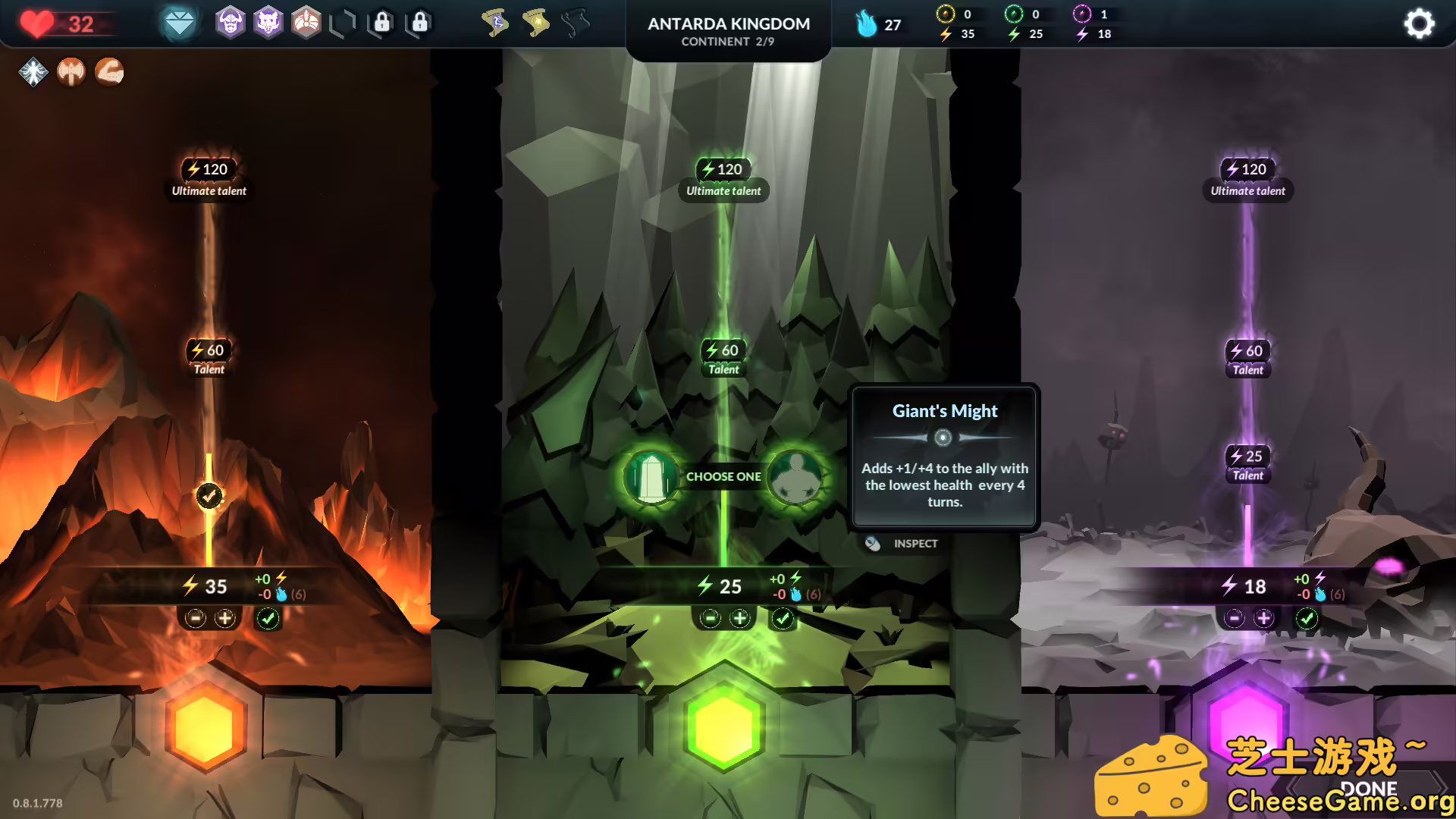Viewport: 1456px width, 819px height.
Task: Add energy to the purple tree
Action: coord(1263,619)
